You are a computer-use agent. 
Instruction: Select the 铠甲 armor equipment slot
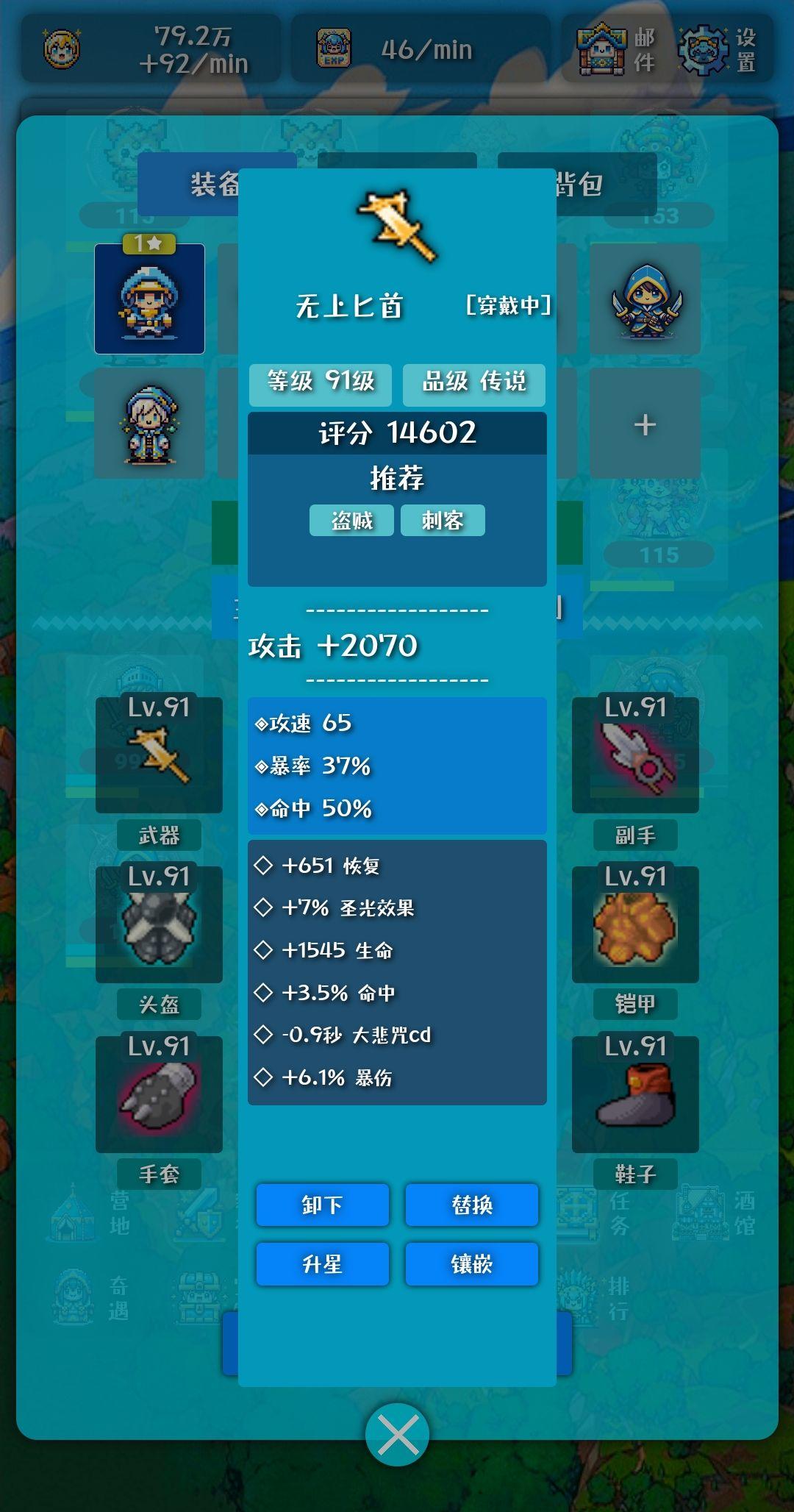[x=635, y=924]
